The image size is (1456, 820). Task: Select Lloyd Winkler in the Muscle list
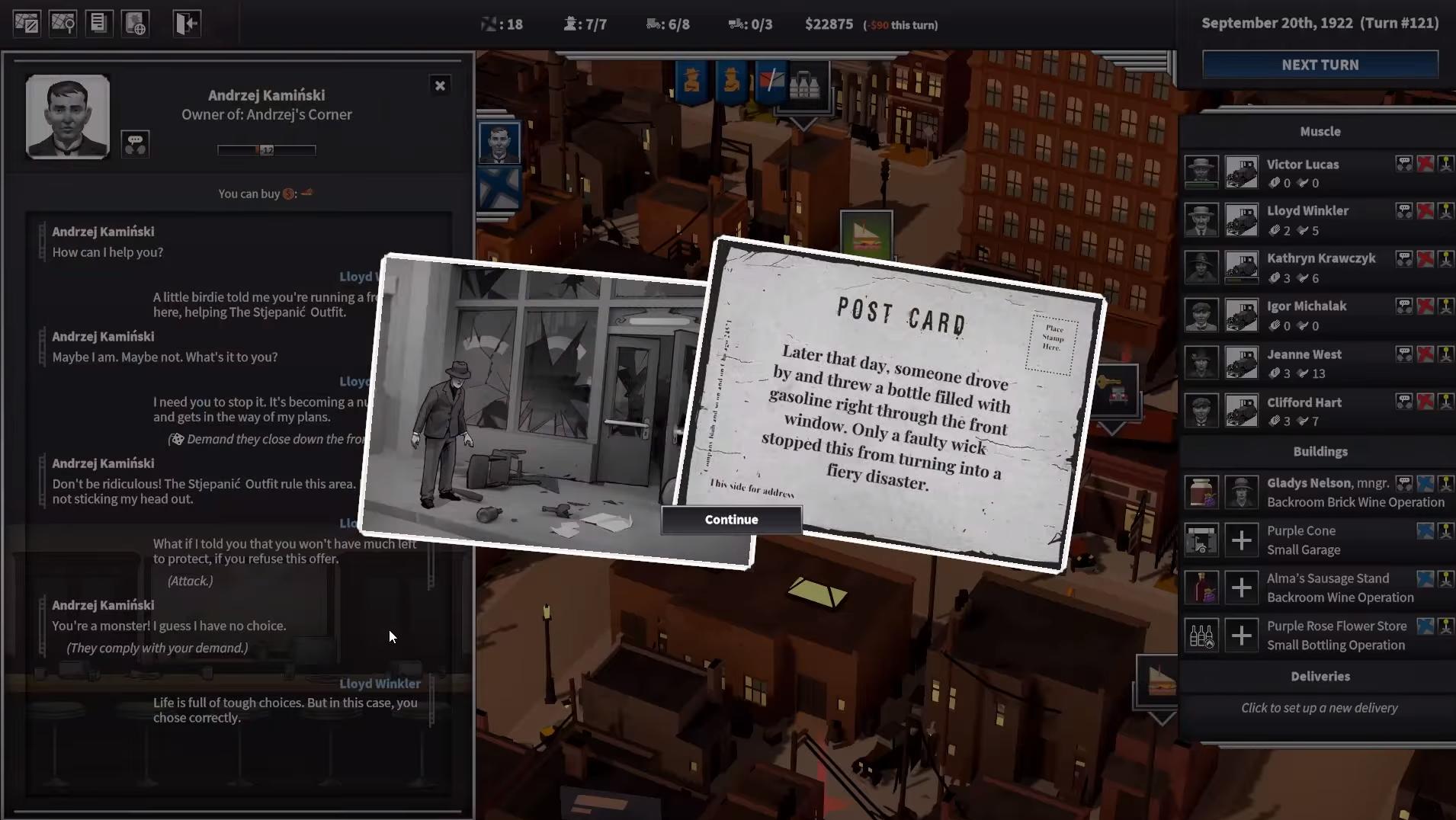1307,211
